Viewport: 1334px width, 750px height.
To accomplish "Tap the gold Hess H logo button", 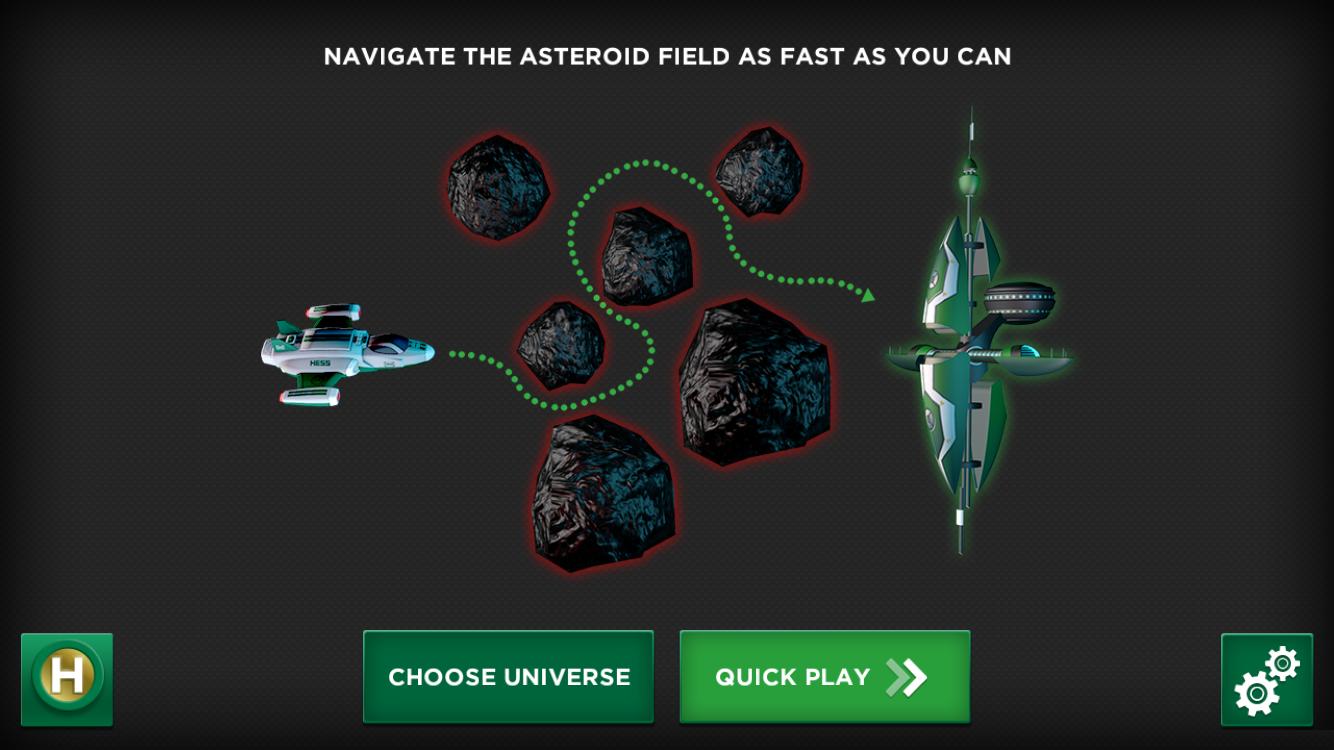I will pyautogui.click(x=67, y=679).
